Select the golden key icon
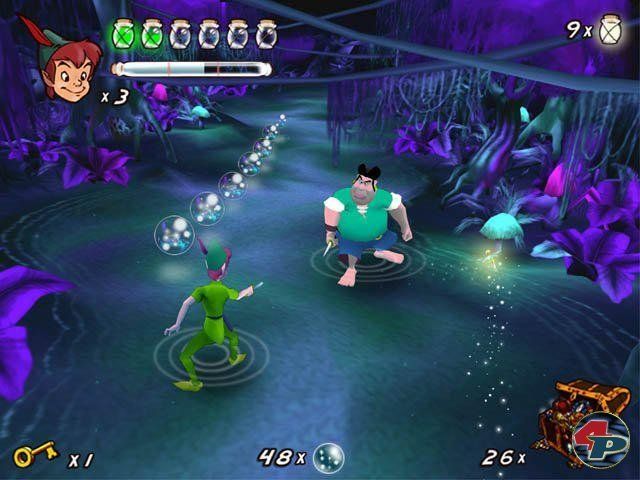 point(34,457)
